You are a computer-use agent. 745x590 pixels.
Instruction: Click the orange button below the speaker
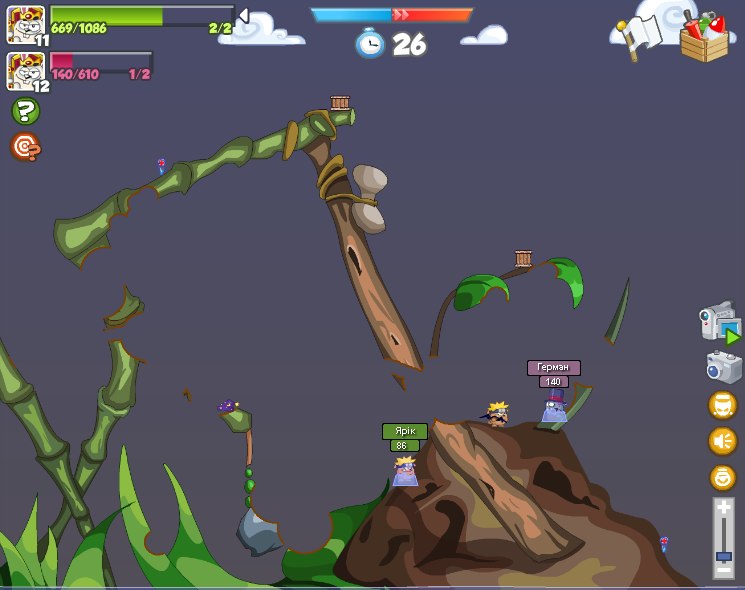click(722, 477)
